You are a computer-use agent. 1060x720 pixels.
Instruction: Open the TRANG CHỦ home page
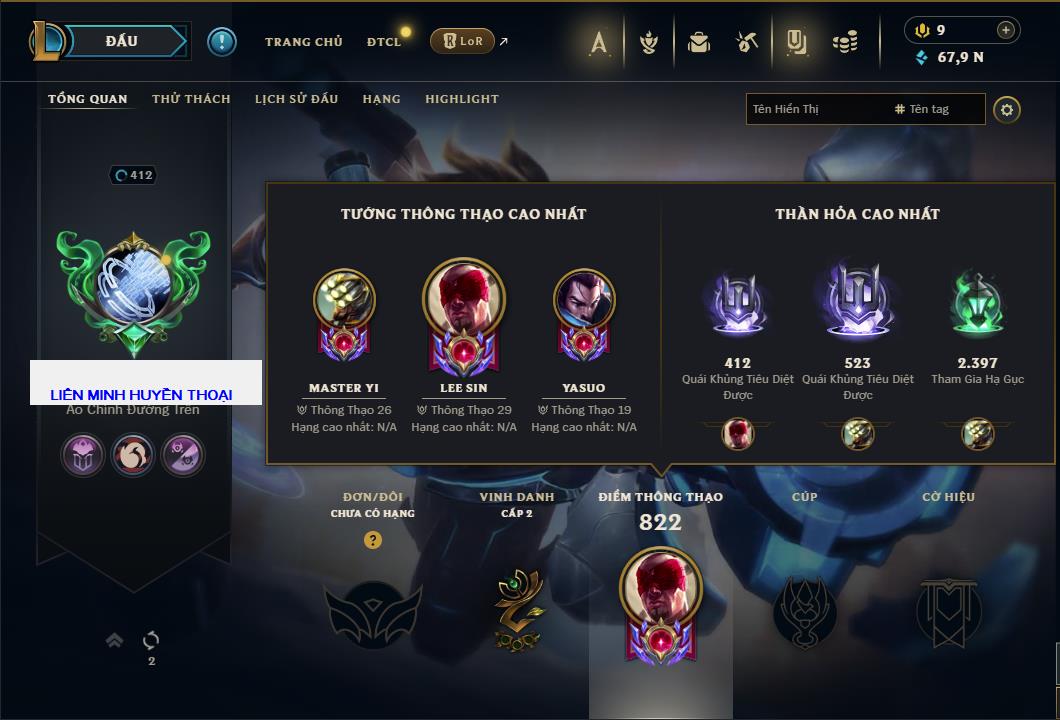pos(303,42)
